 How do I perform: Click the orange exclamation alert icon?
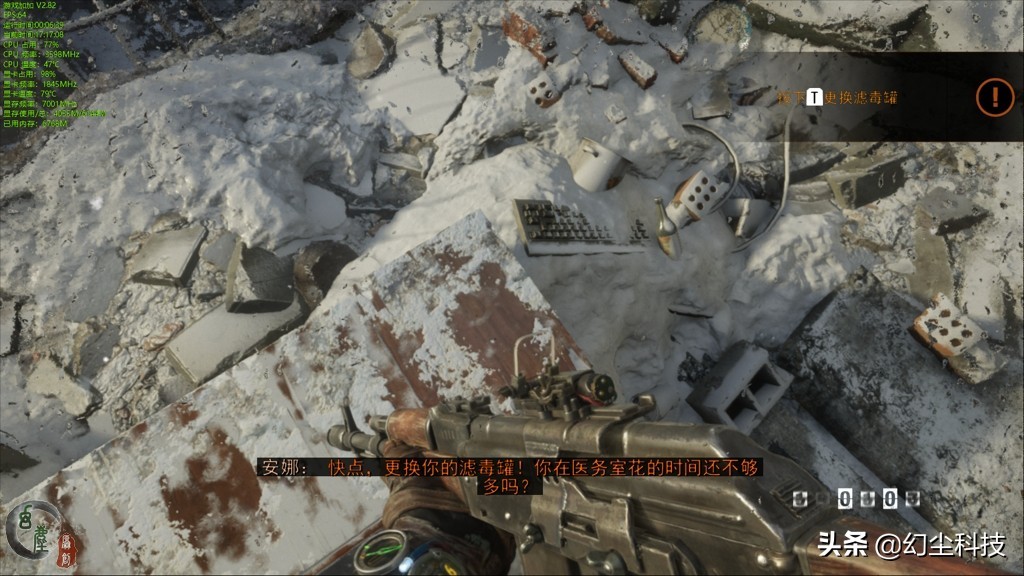(x=995, y=97)
